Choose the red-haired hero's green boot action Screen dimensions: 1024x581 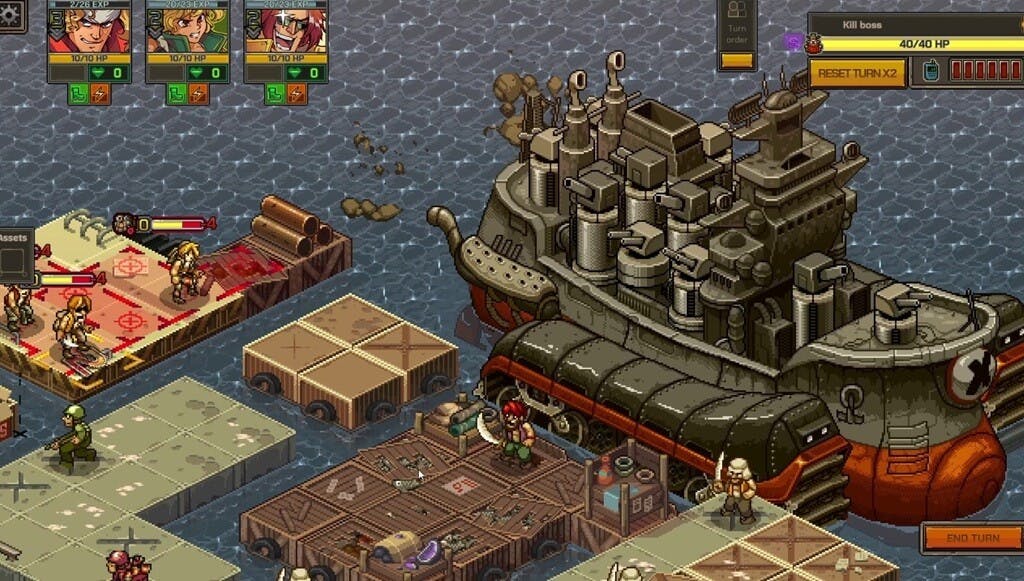point(275,94)
